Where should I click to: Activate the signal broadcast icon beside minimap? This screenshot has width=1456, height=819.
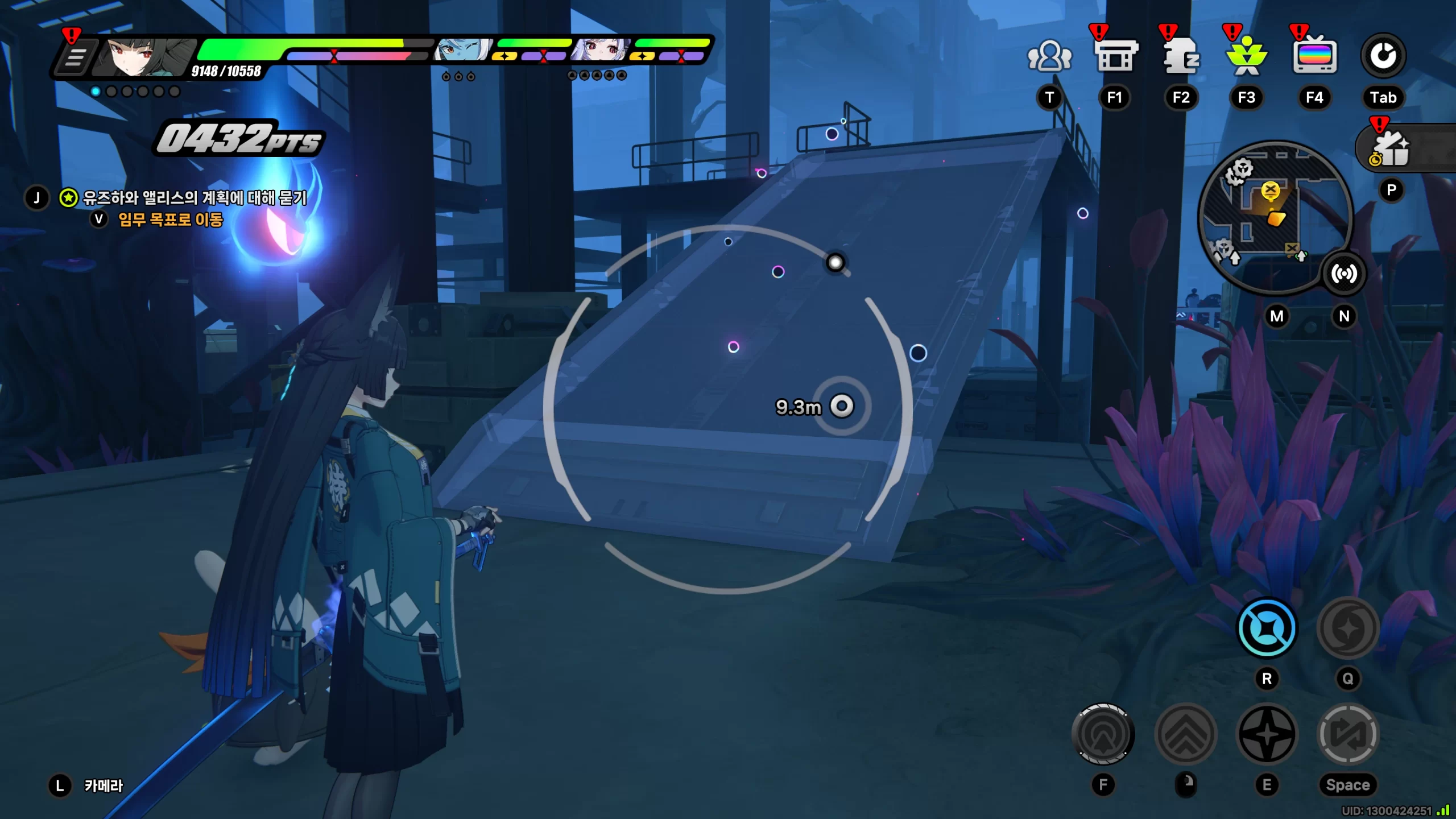(x=1343, y=274)
